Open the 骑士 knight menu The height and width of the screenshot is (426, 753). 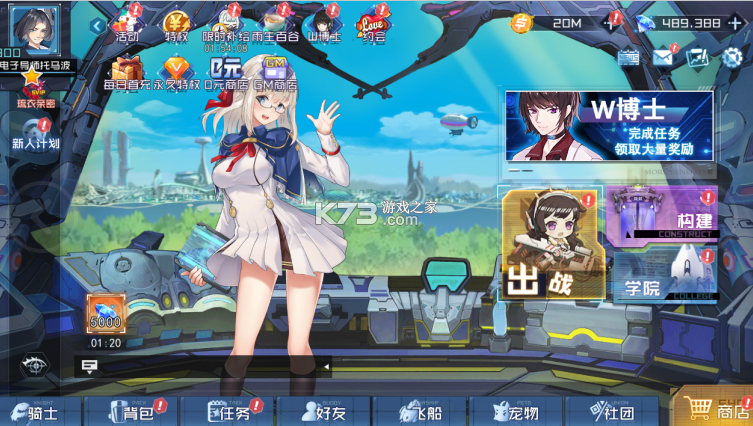point(38,411)
